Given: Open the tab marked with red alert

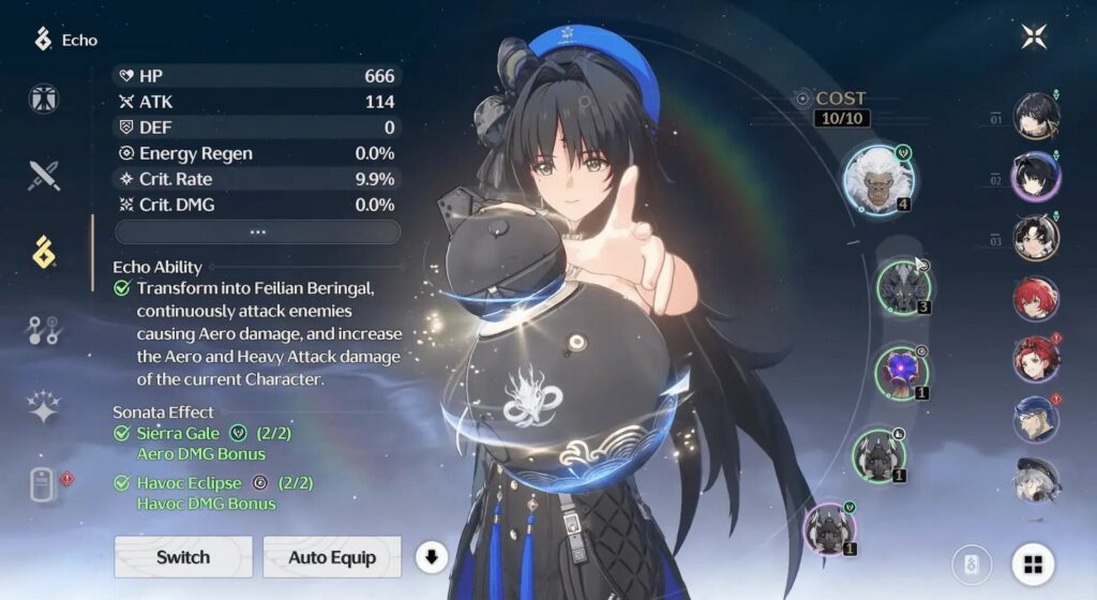Looking at the screenshot, I should 44,485.
